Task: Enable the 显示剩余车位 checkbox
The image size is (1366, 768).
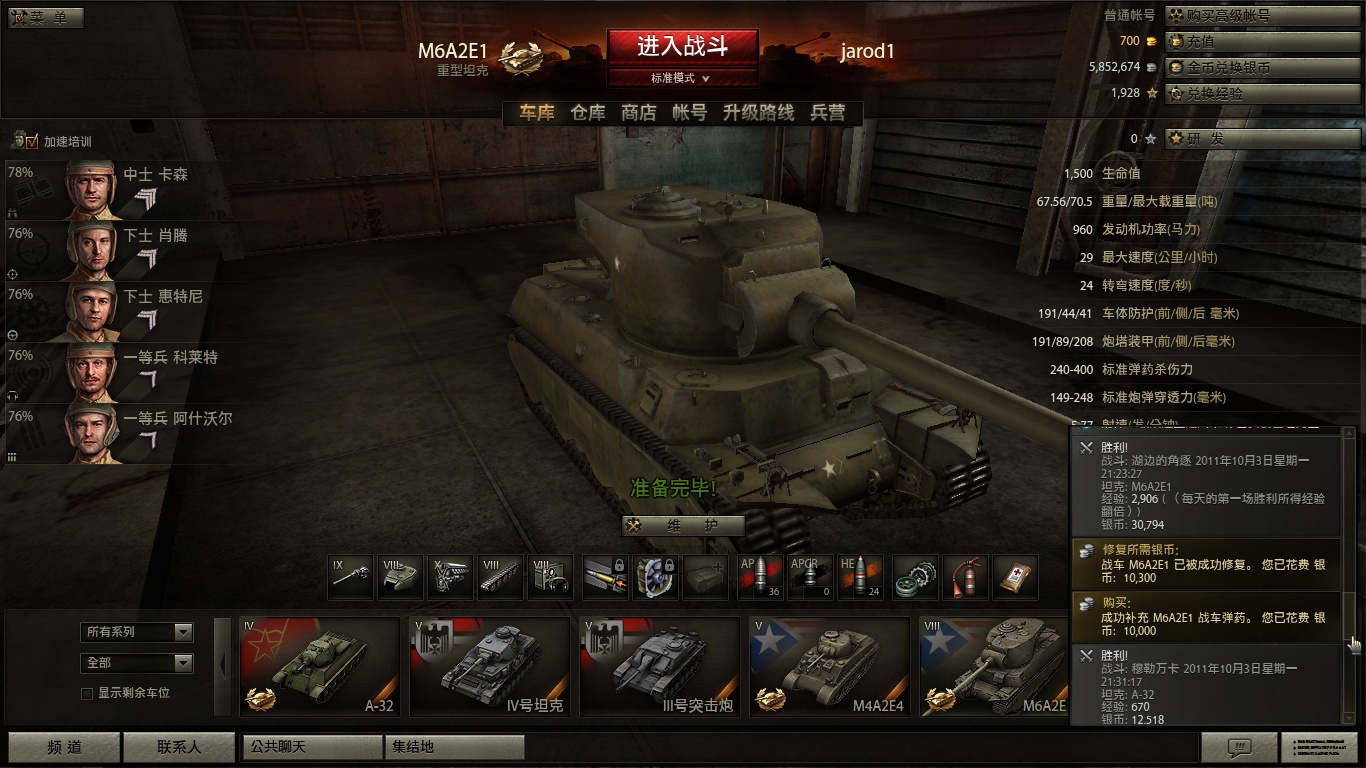Action: [x=87, y=693]
